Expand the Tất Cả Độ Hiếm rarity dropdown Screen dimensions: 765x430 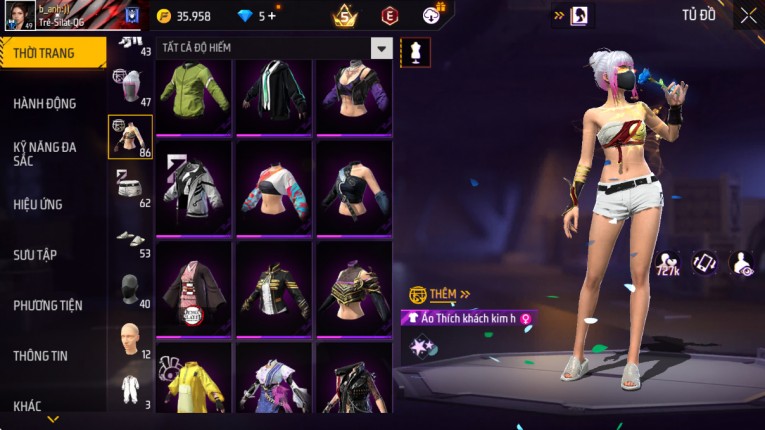(381, 48)
